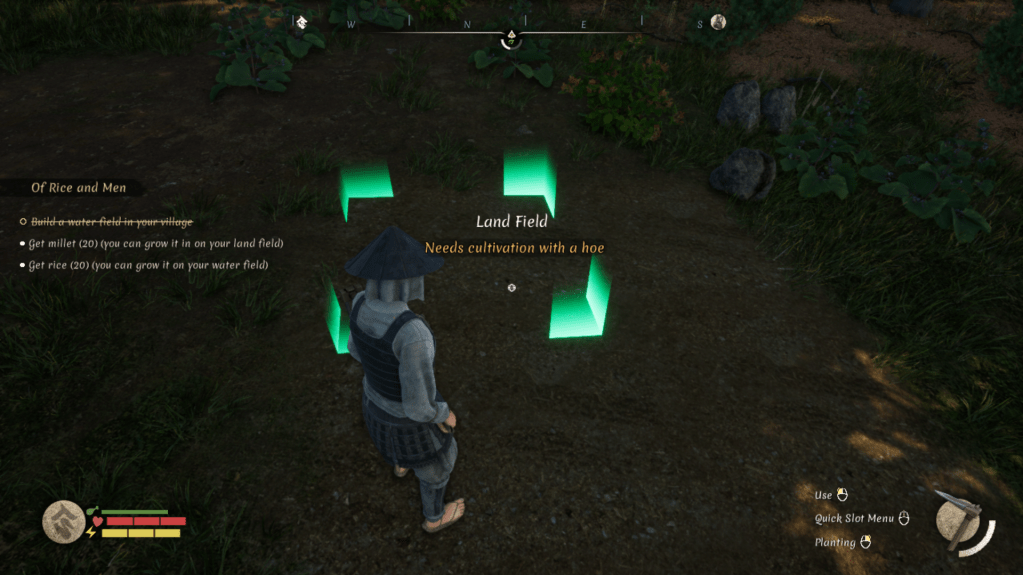The height and width of the screenshot is (575, 1023).
Task: Click the round marker beside compass S
Action: pyautogui.click(x=718, y=22)
